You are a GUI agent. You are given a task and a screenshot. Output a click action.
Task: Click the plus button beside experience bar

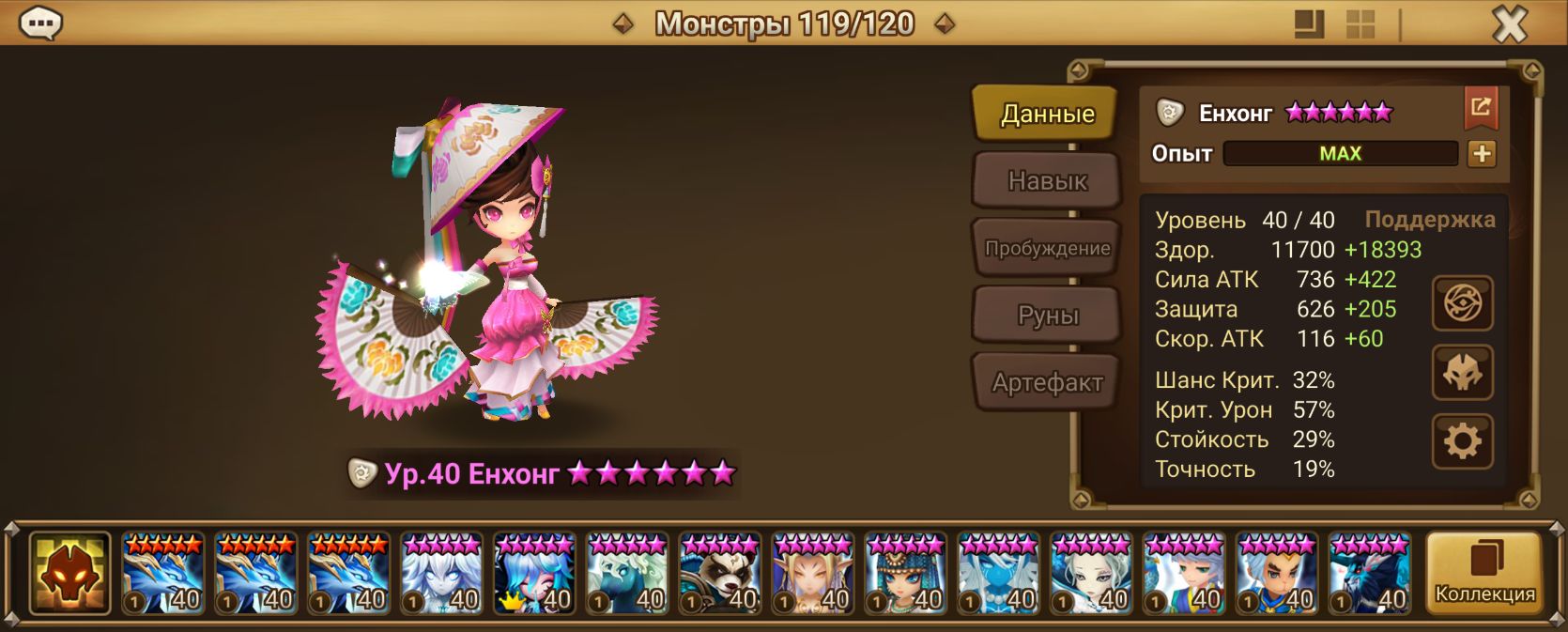pyautogui.click(x=1482, y=154)
